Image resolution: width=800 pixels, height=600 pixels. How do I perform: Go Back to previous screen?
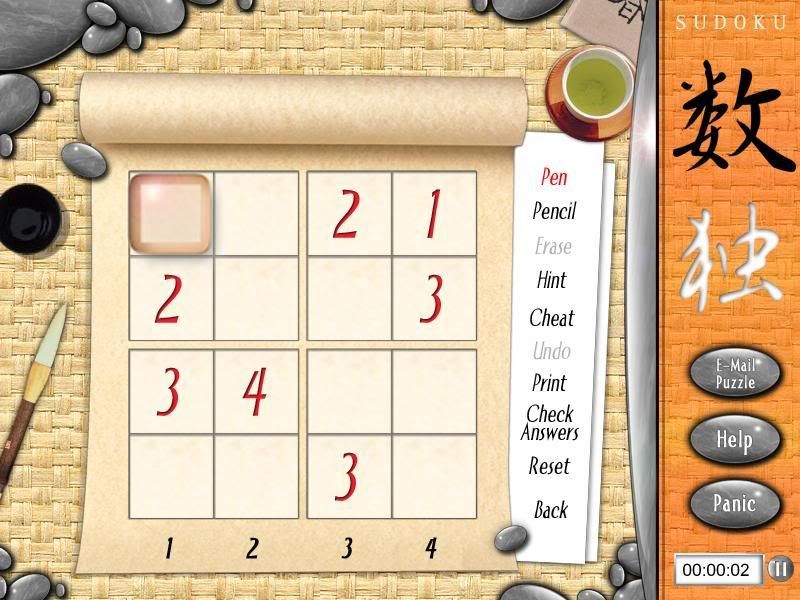pos(550,510)
